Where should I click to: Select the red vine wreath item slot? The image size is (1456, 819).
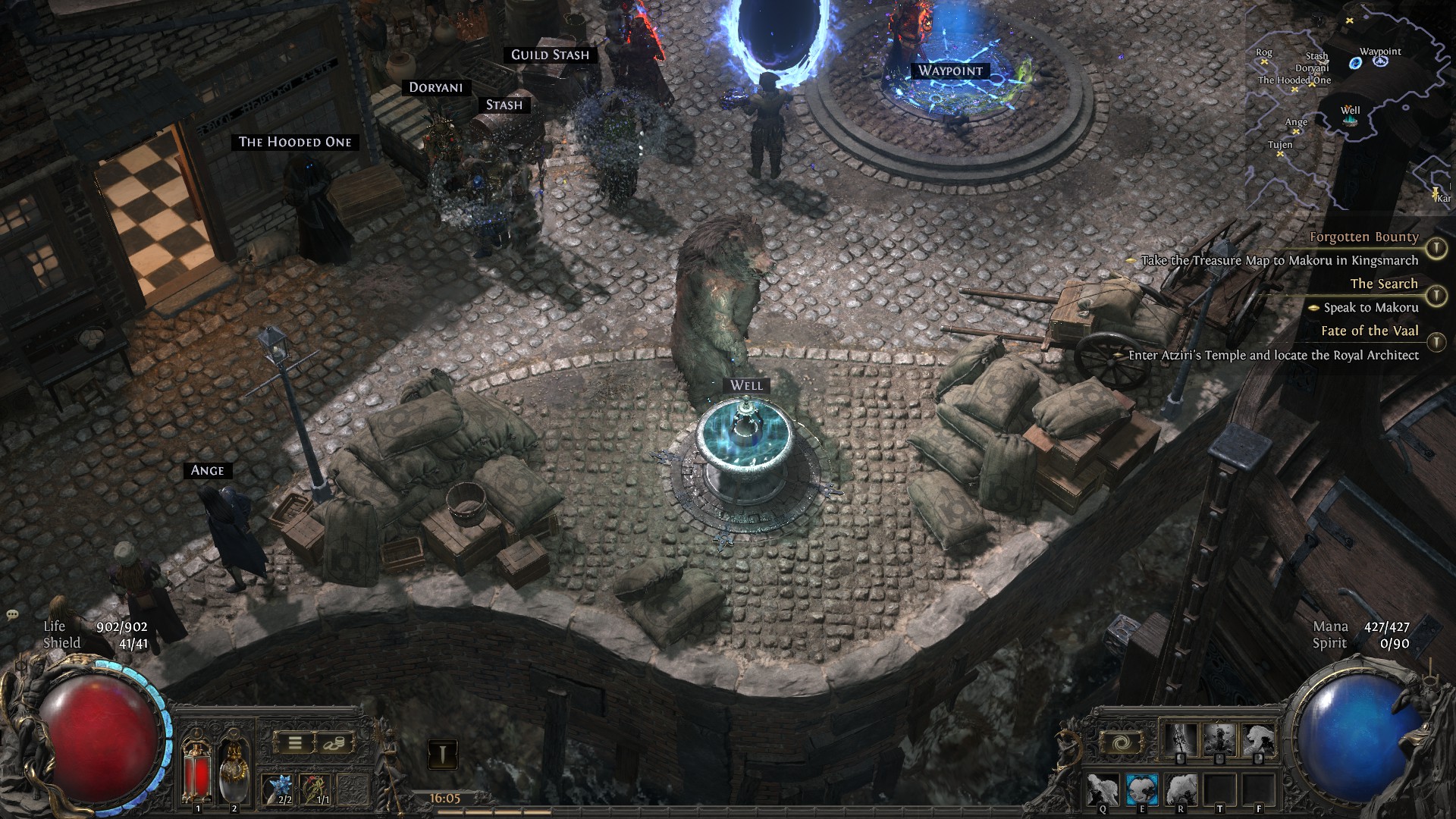315,789
